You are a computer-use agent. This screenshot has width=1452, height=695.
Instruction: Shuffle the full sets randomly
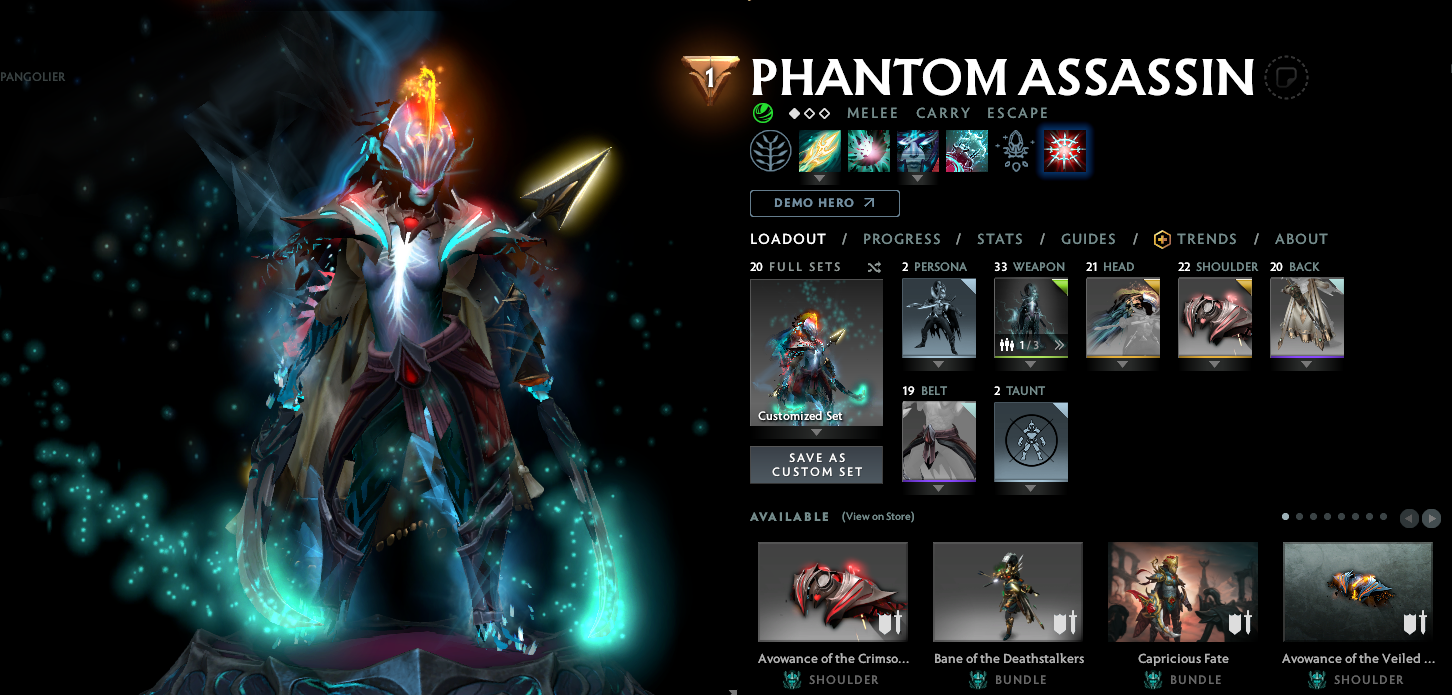point(874,268)
